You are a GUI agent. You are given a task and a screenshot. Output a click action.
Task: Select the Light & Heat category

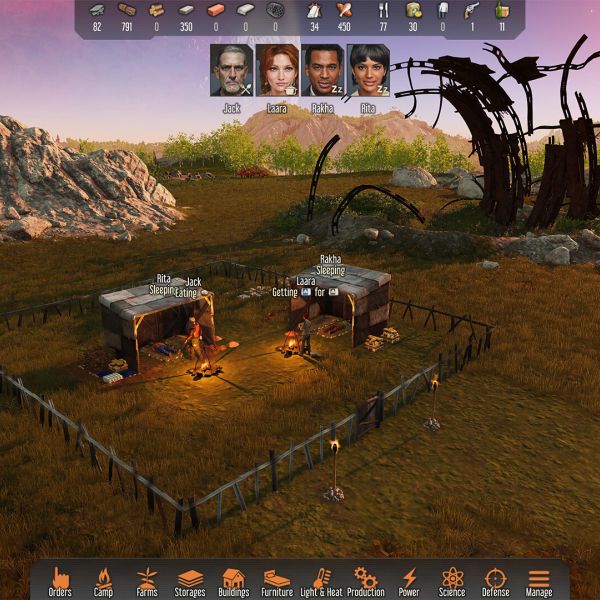click(x=321, y=580)
